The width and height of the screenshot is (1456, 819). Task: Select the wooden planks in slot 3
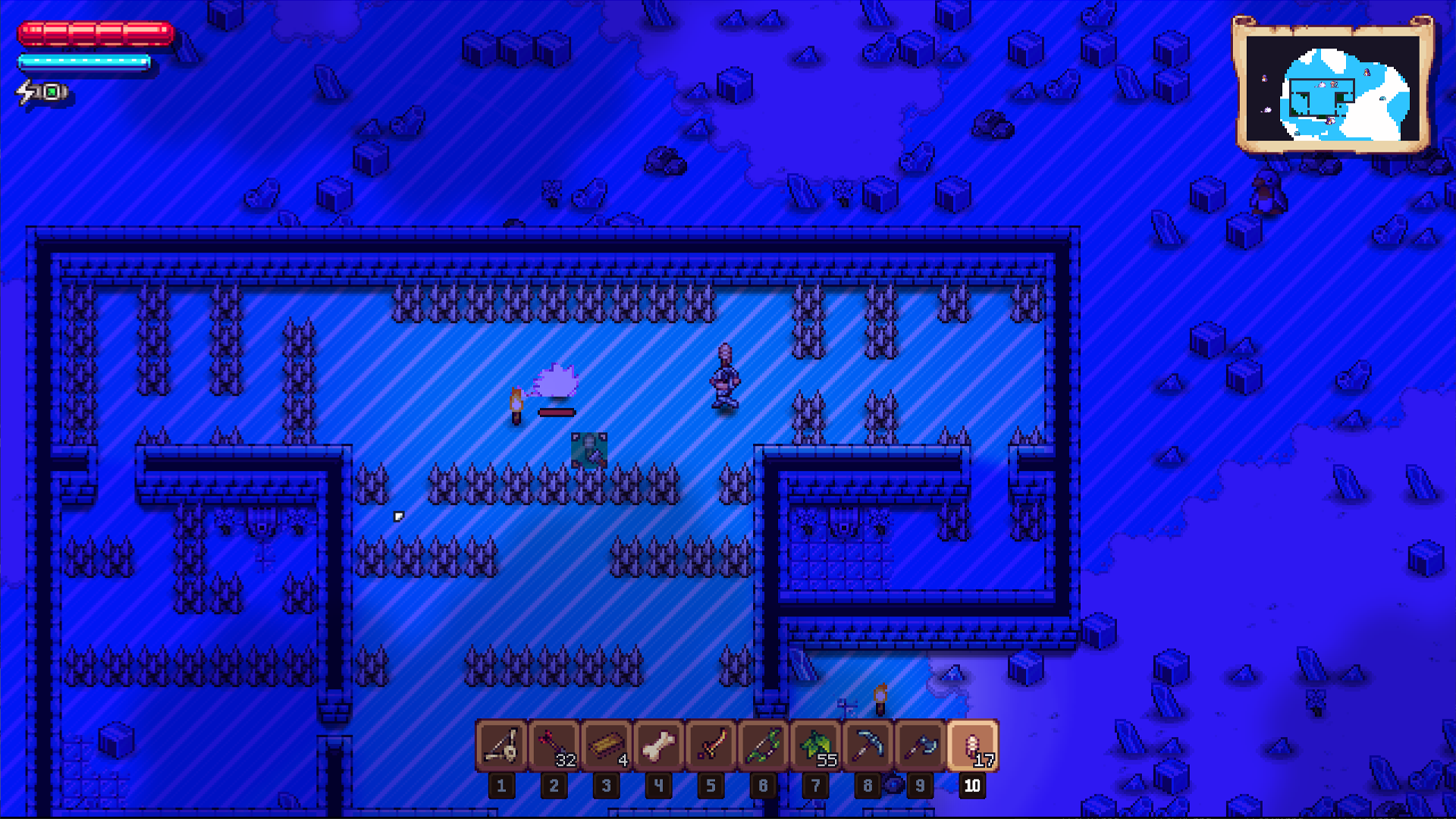607,747
